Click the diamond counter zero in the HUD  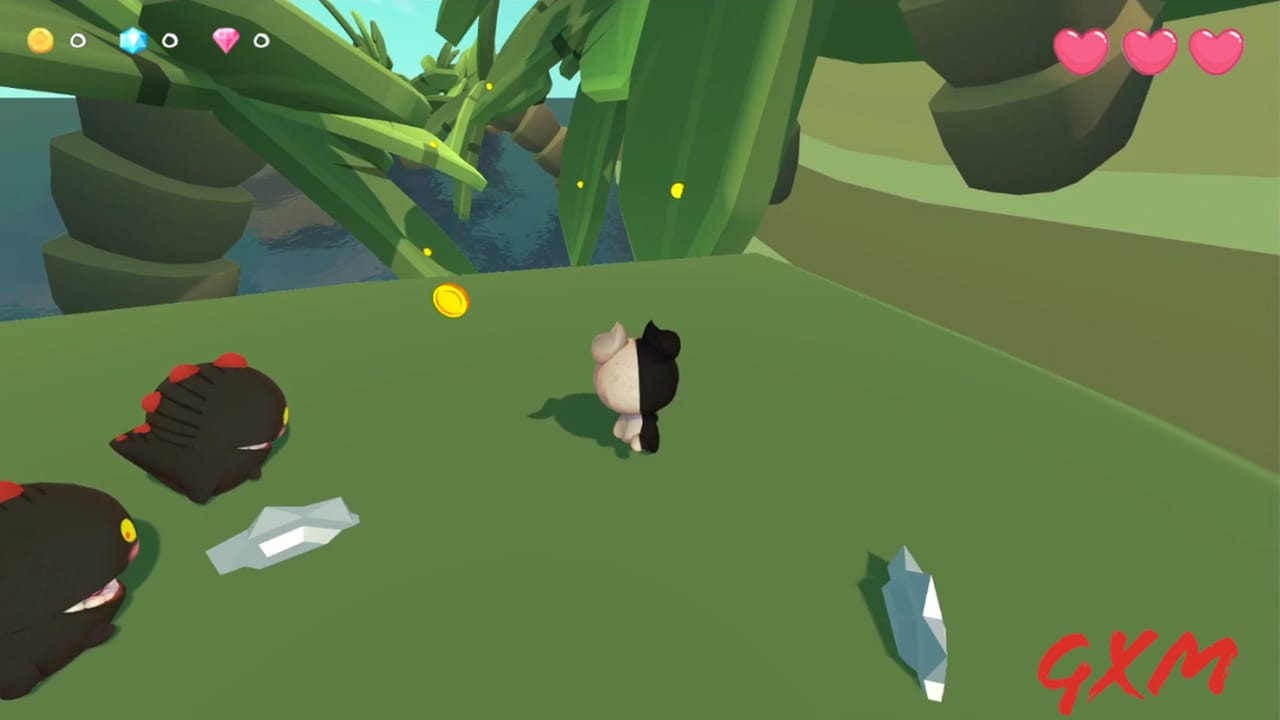coord(260,41)
